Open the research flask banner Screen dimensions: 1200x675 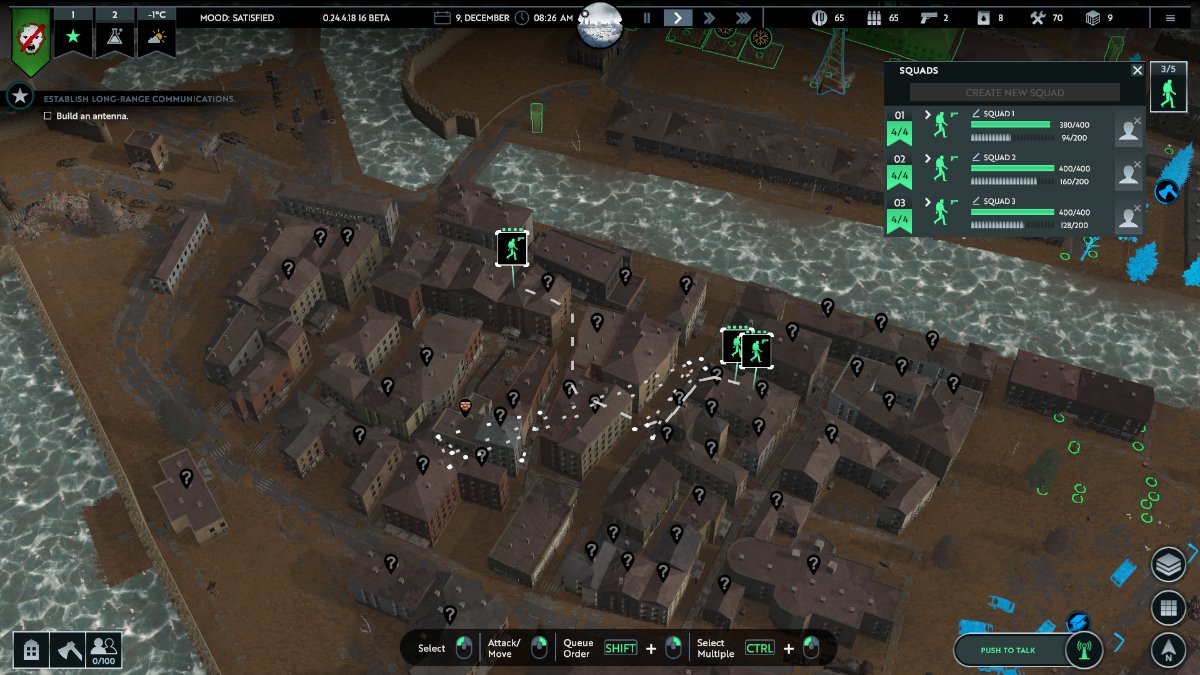(114, 31)
